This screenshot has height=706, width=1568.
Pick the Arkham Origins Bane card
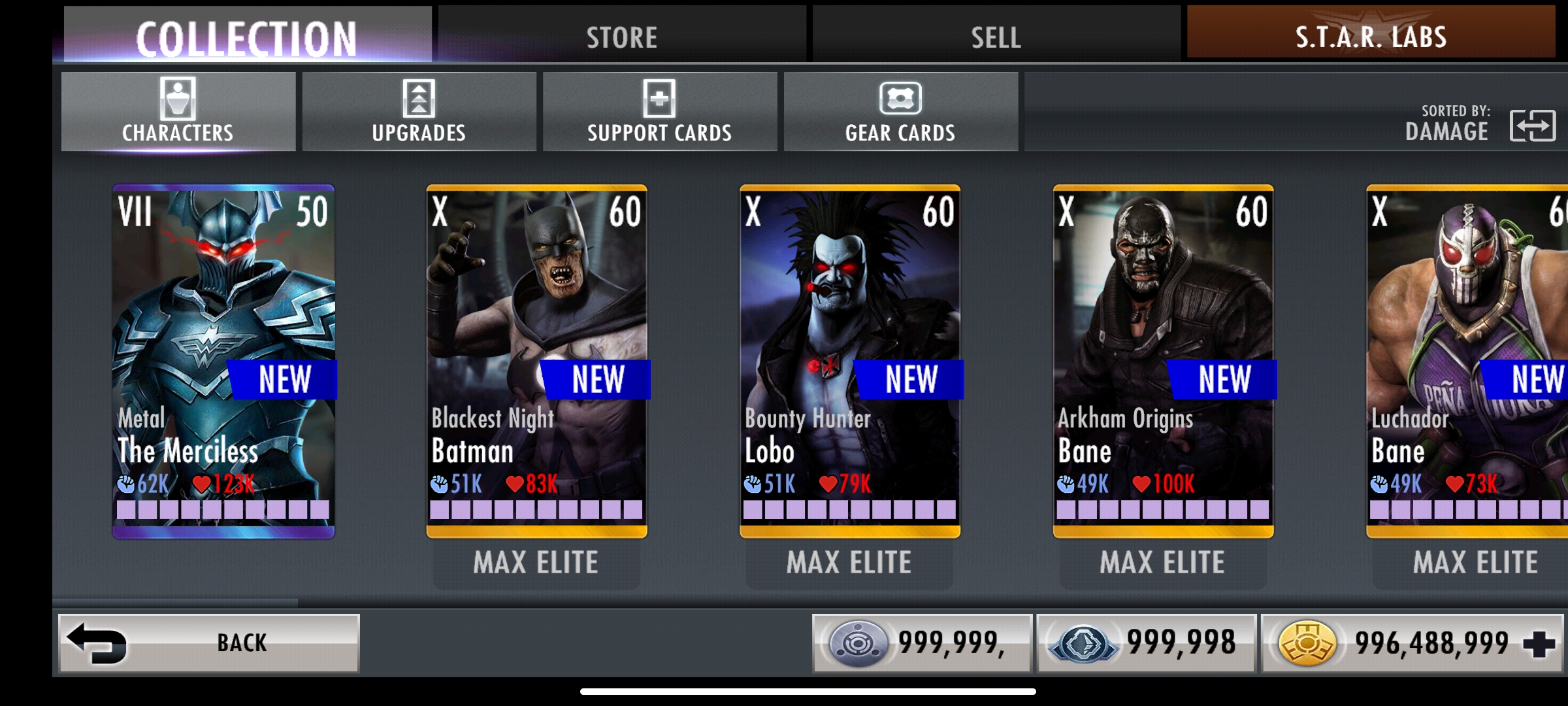(x=1163, y=361)
